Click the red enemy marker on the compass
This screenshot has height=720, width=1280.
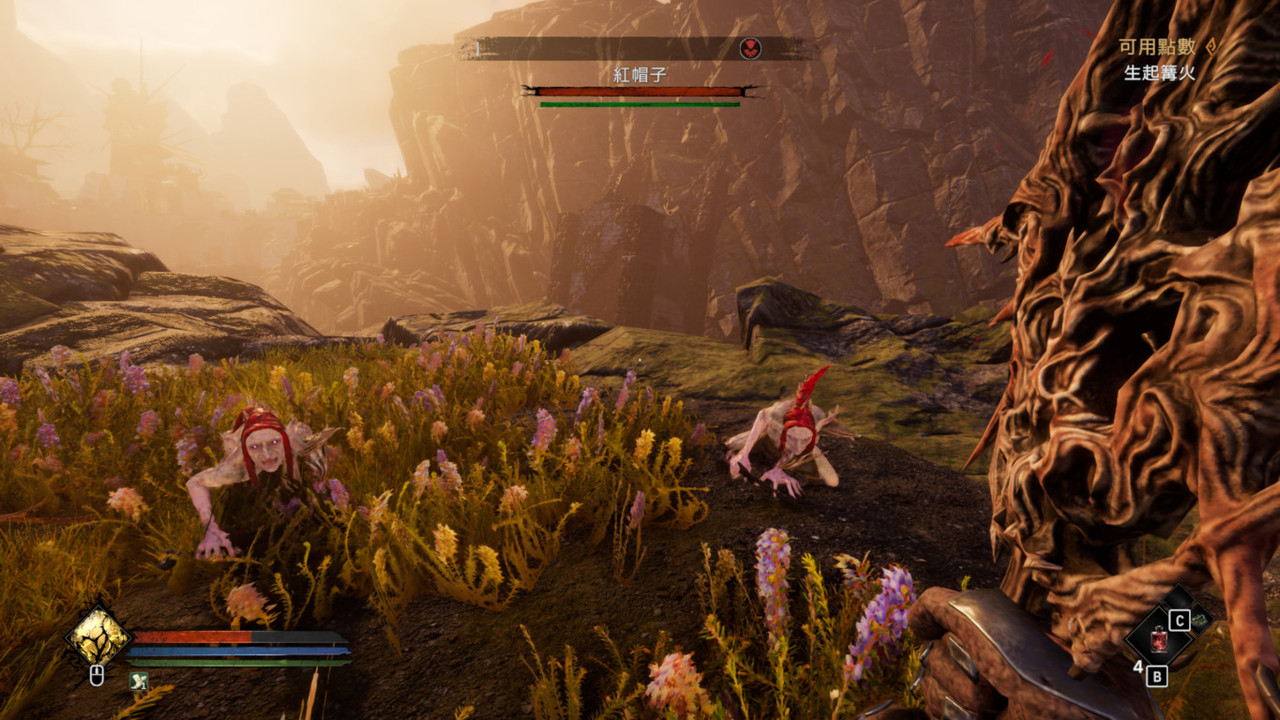click(x=749, y=48)
